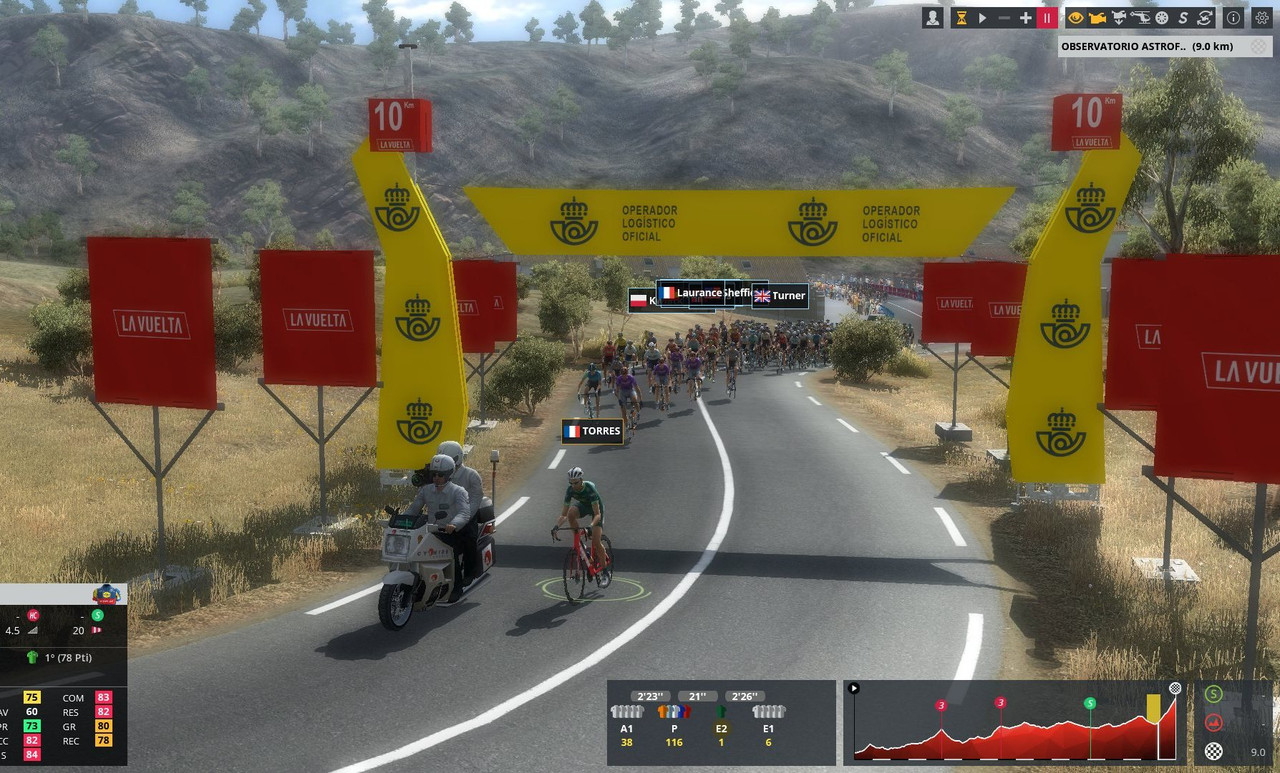
Task: Select the TORRES rider label
Action: 592,432
